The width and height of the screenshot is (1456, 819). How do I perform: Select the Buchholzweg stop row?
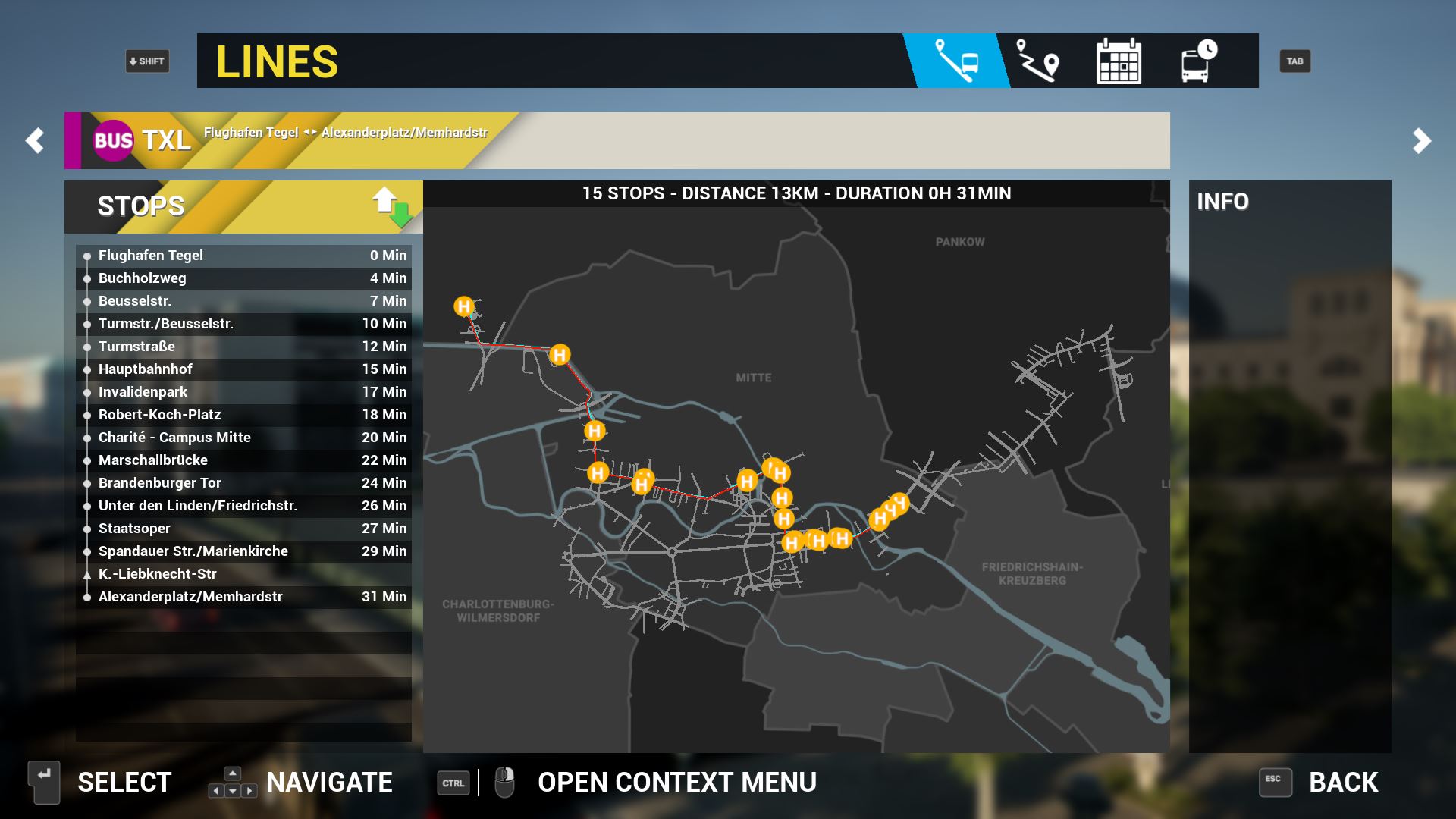pos(243,278)
